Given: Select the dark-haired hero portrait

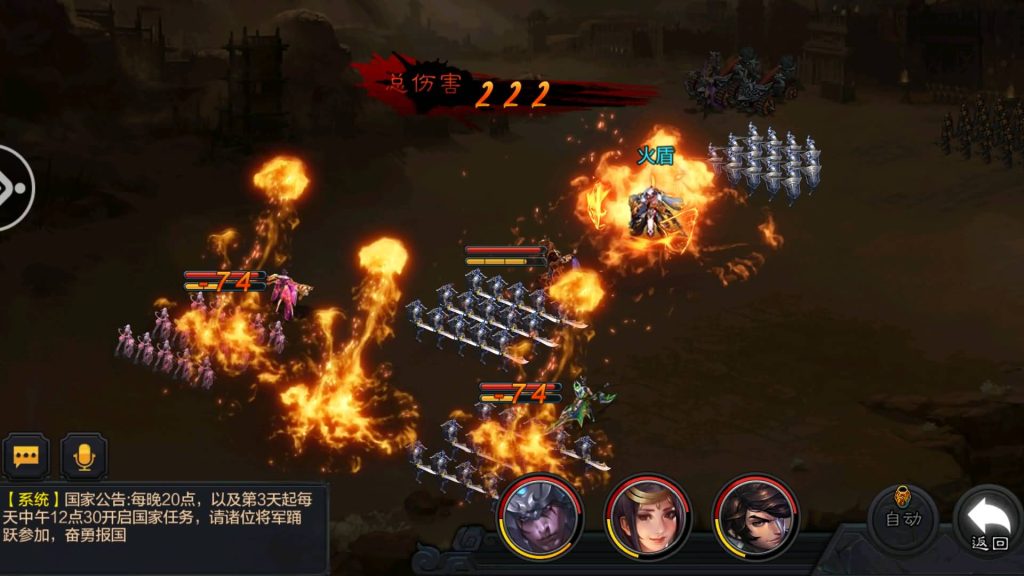Looking at the screenshot, I should click(755, 516).
